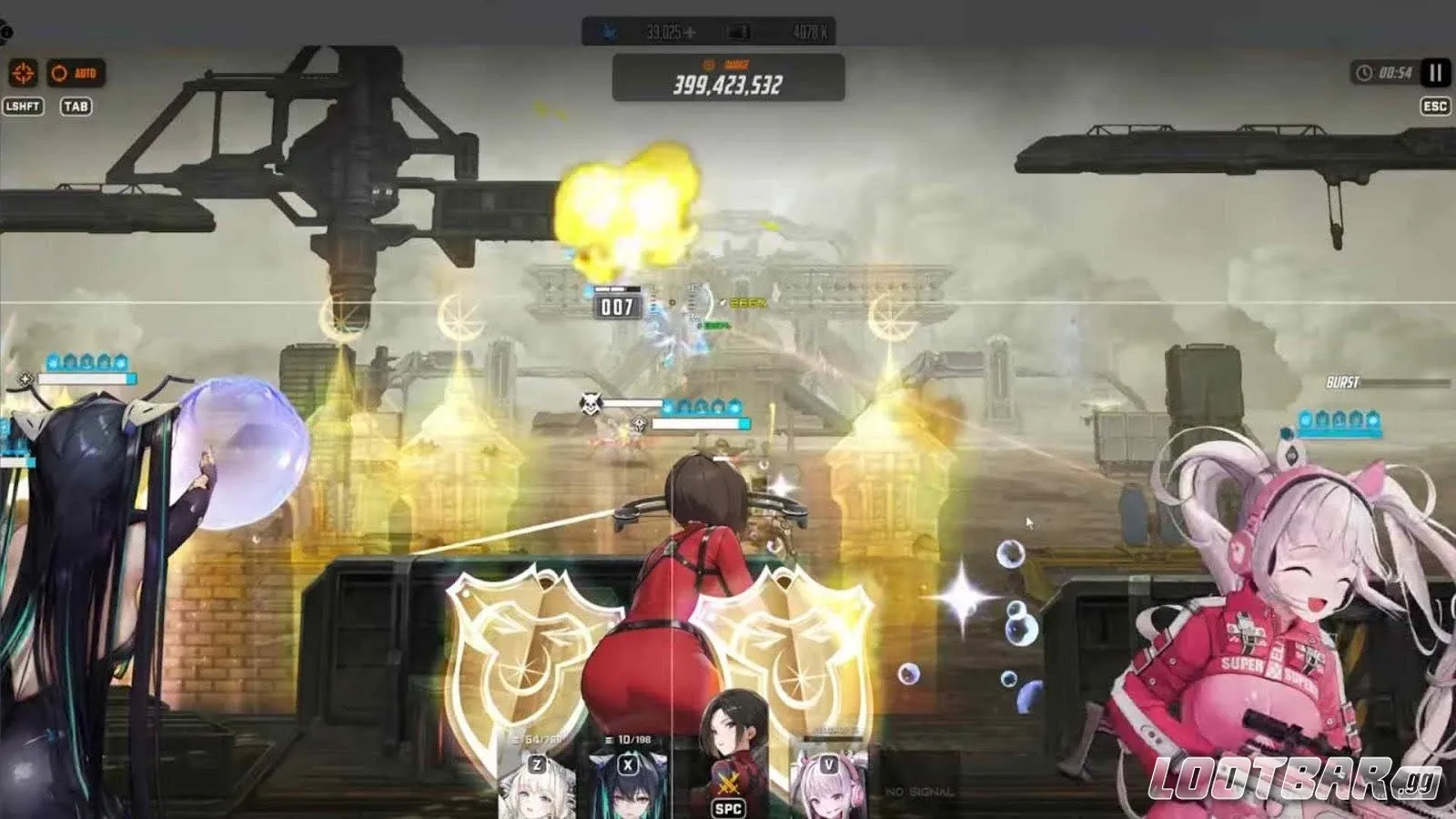Toggle AUTO battle mode
The image size is (1456, 819).
click(x=77, y=72)
